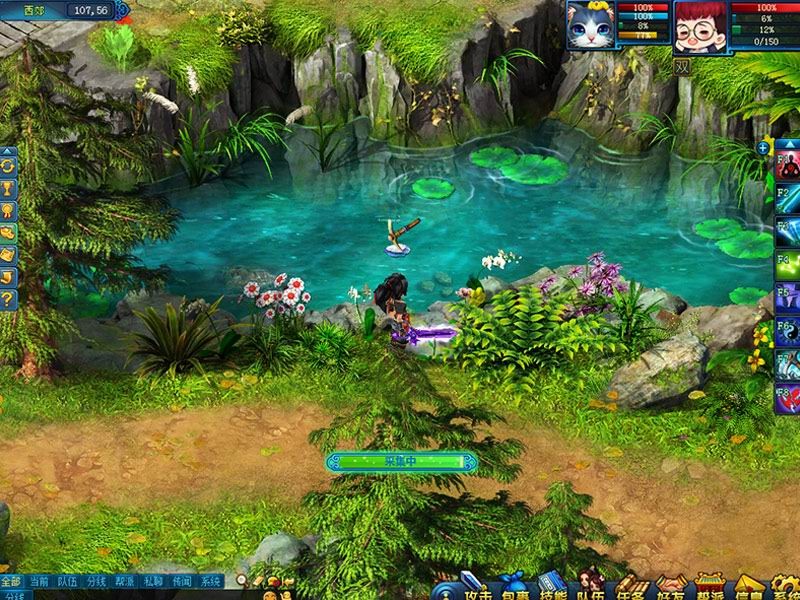800x600 pixels.
Task: Open the 攻击 attack menu
Action: click(x=477, y=589)
